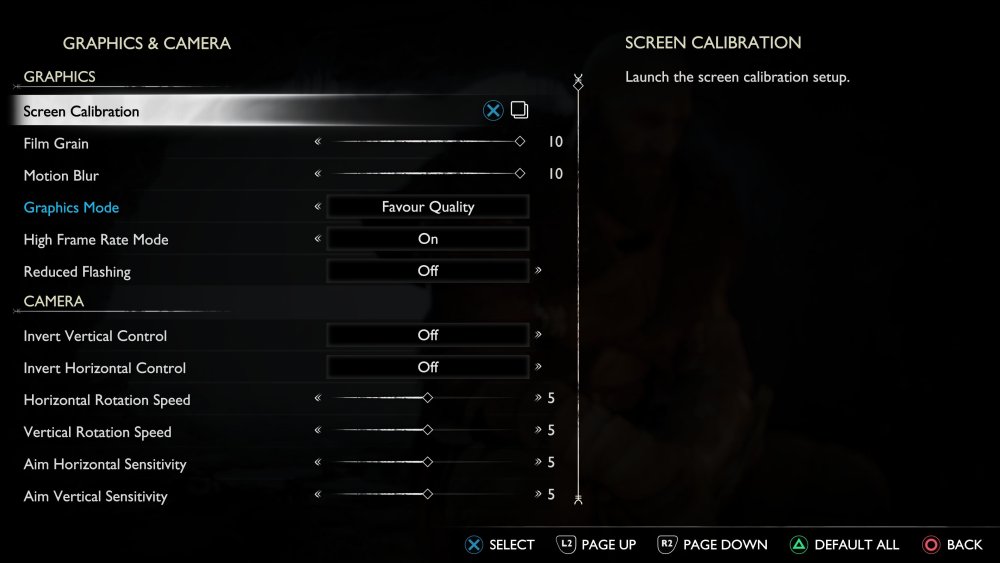Go back using the Back option
Image resolution: width=1000 pixels, height=563 pixels.
tap(952, 545)
